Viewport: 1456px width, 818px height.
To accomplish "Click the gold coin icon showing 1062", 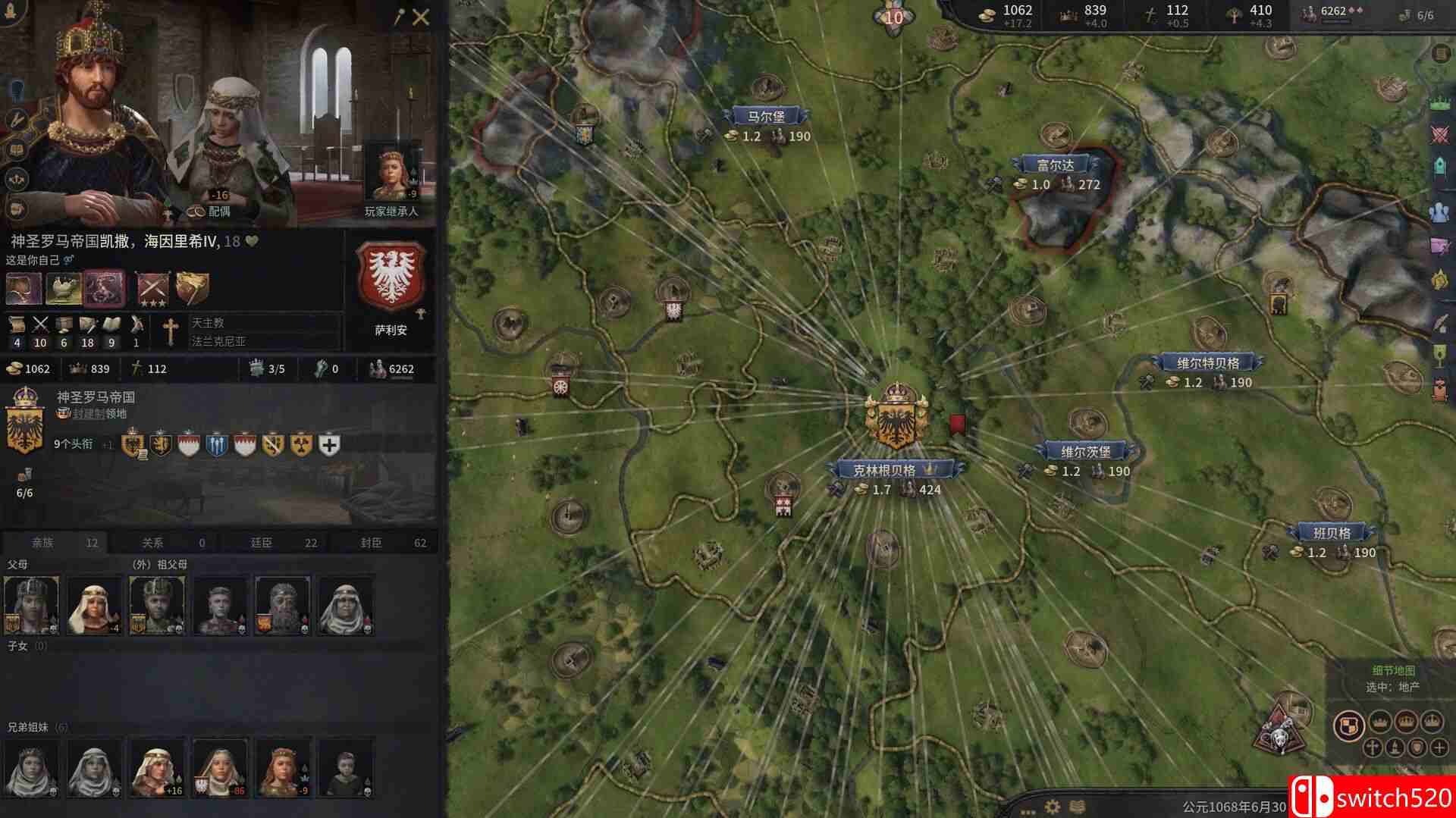I will [x=15, y=369].
